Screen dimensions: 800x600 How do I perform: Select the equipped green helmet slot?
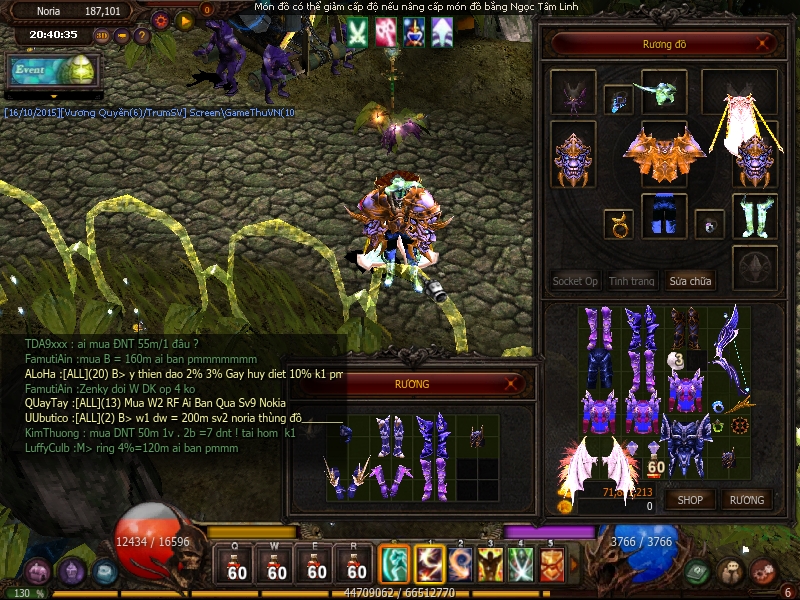click(663, 91)
